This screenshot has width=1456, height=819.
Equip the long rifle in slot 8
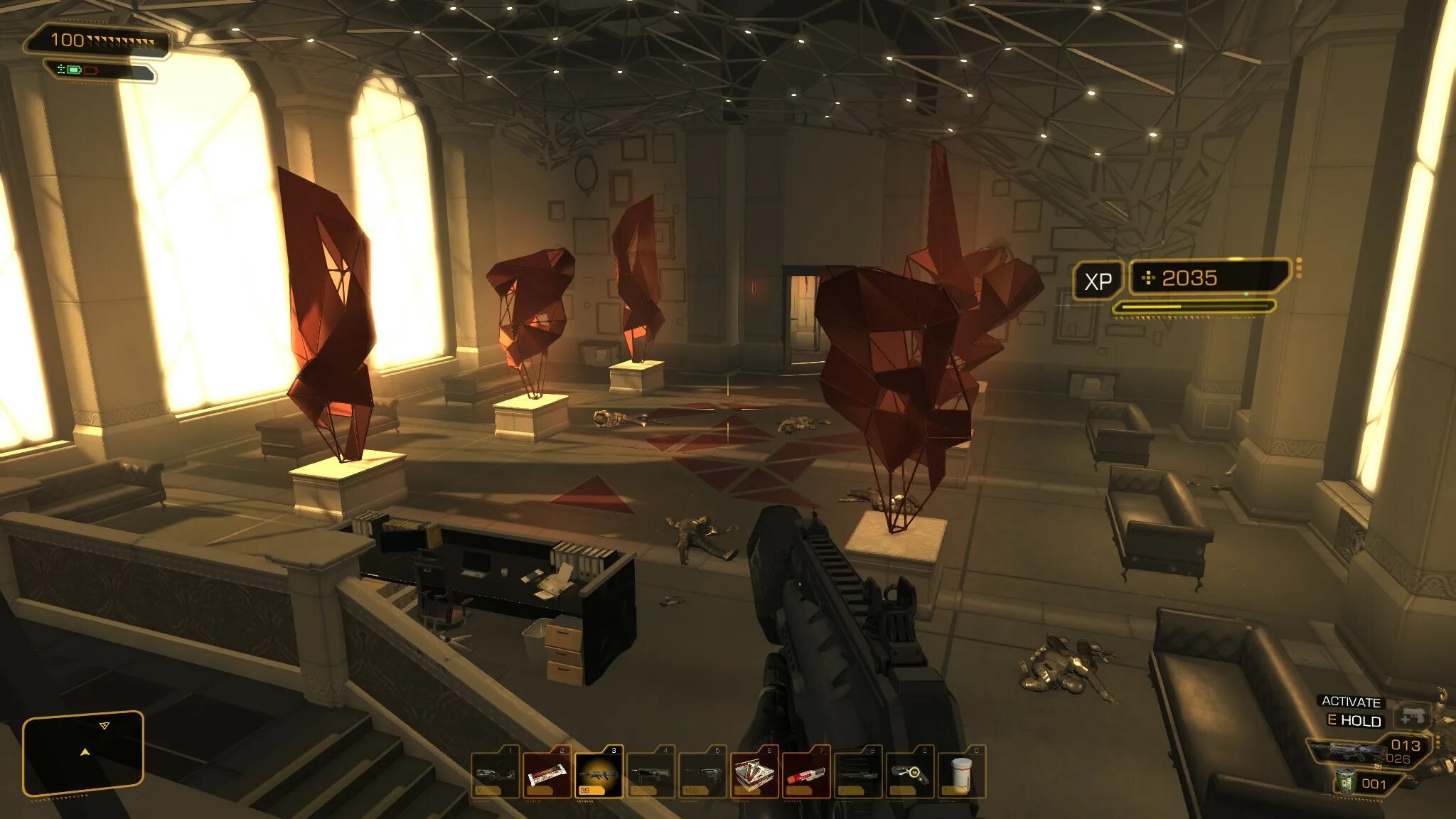[858, 773]
